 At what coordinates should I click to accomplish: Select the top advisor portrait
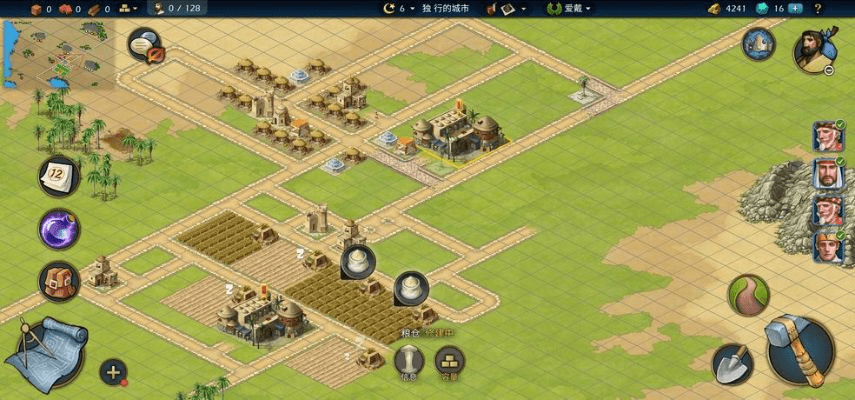827,136
